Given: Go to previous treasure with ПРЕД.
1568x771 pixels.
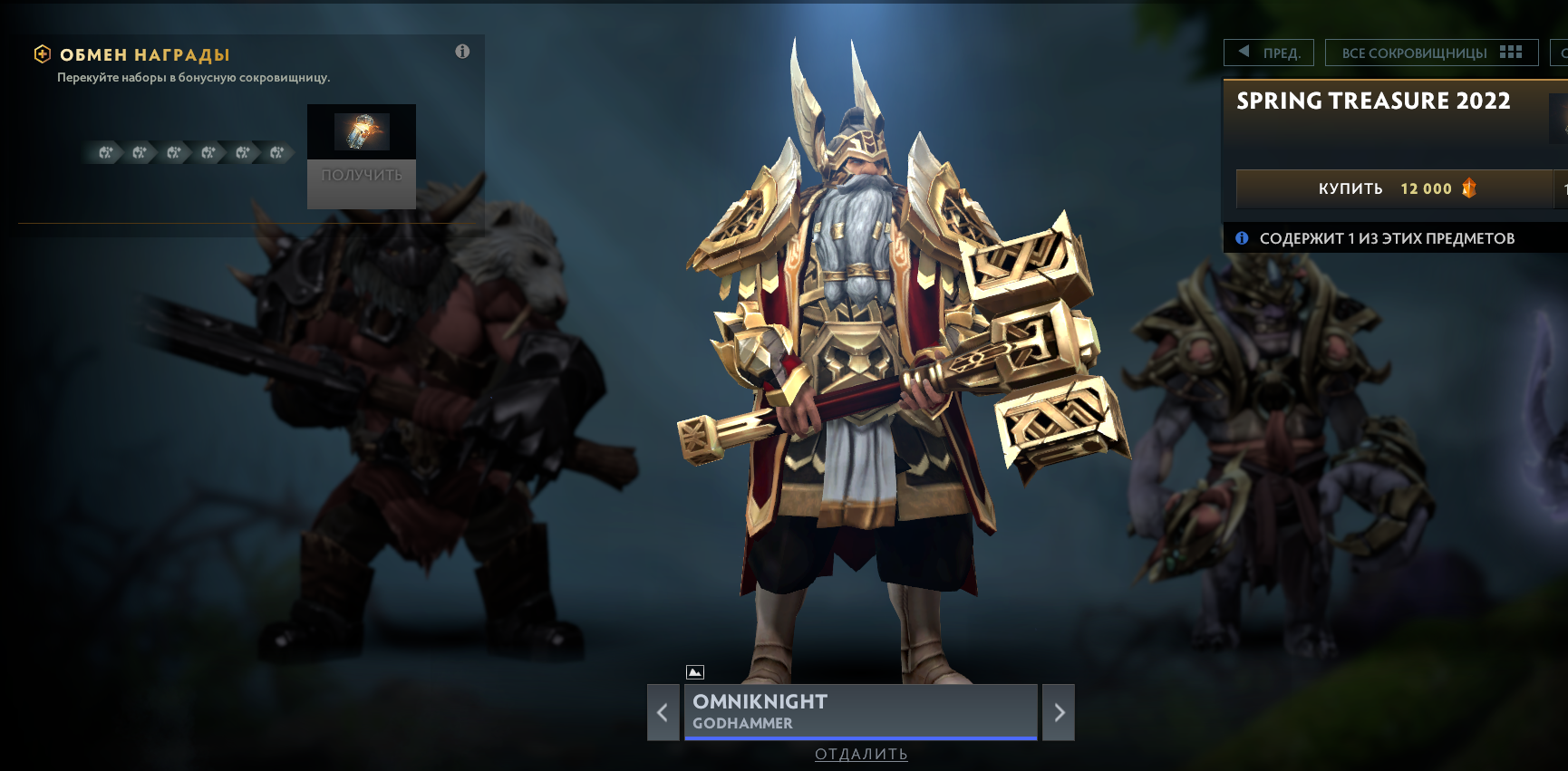Looking at the screenshot, I should [1268, 52].
